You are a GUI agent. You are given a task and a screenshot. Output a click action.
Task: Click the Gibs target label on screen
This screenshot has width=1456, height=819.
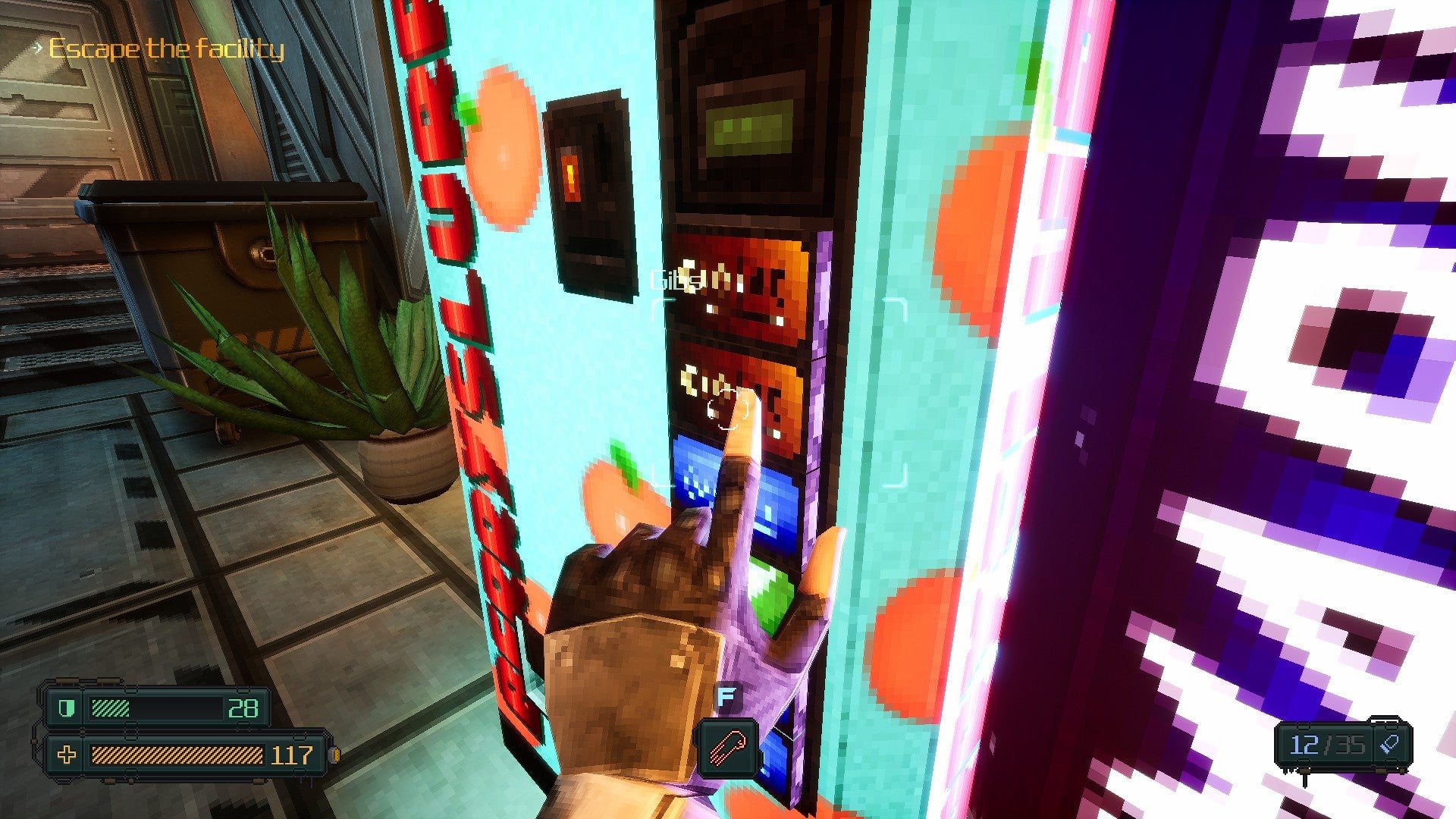click(x=673, y=279)
